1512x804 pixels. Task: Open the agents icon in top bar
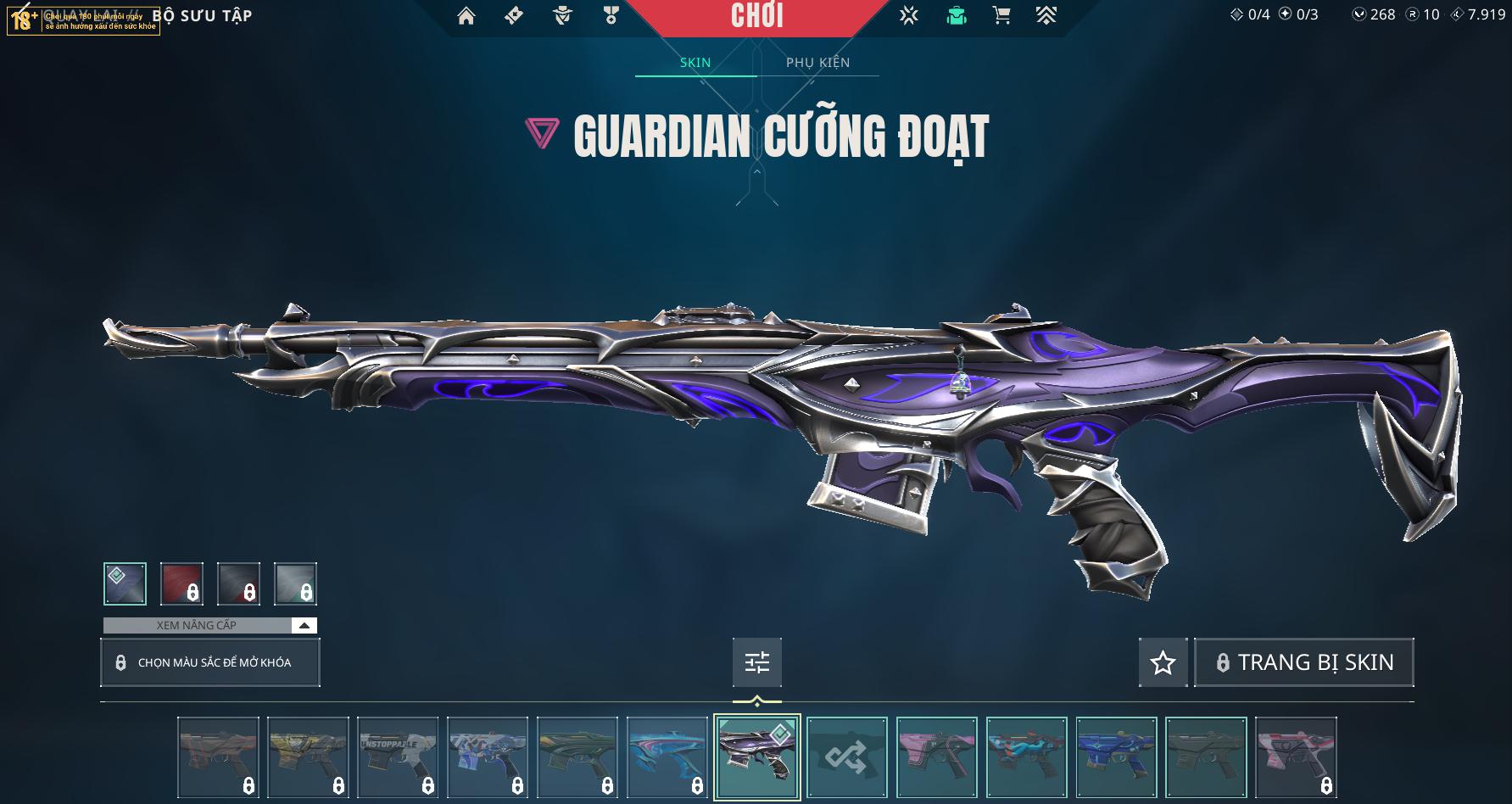click(561, 16)
